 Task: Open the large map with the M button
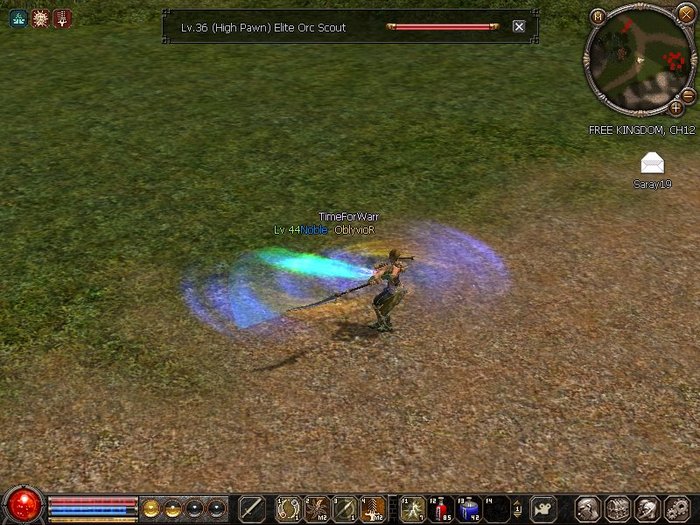click(x=597, y=16)
